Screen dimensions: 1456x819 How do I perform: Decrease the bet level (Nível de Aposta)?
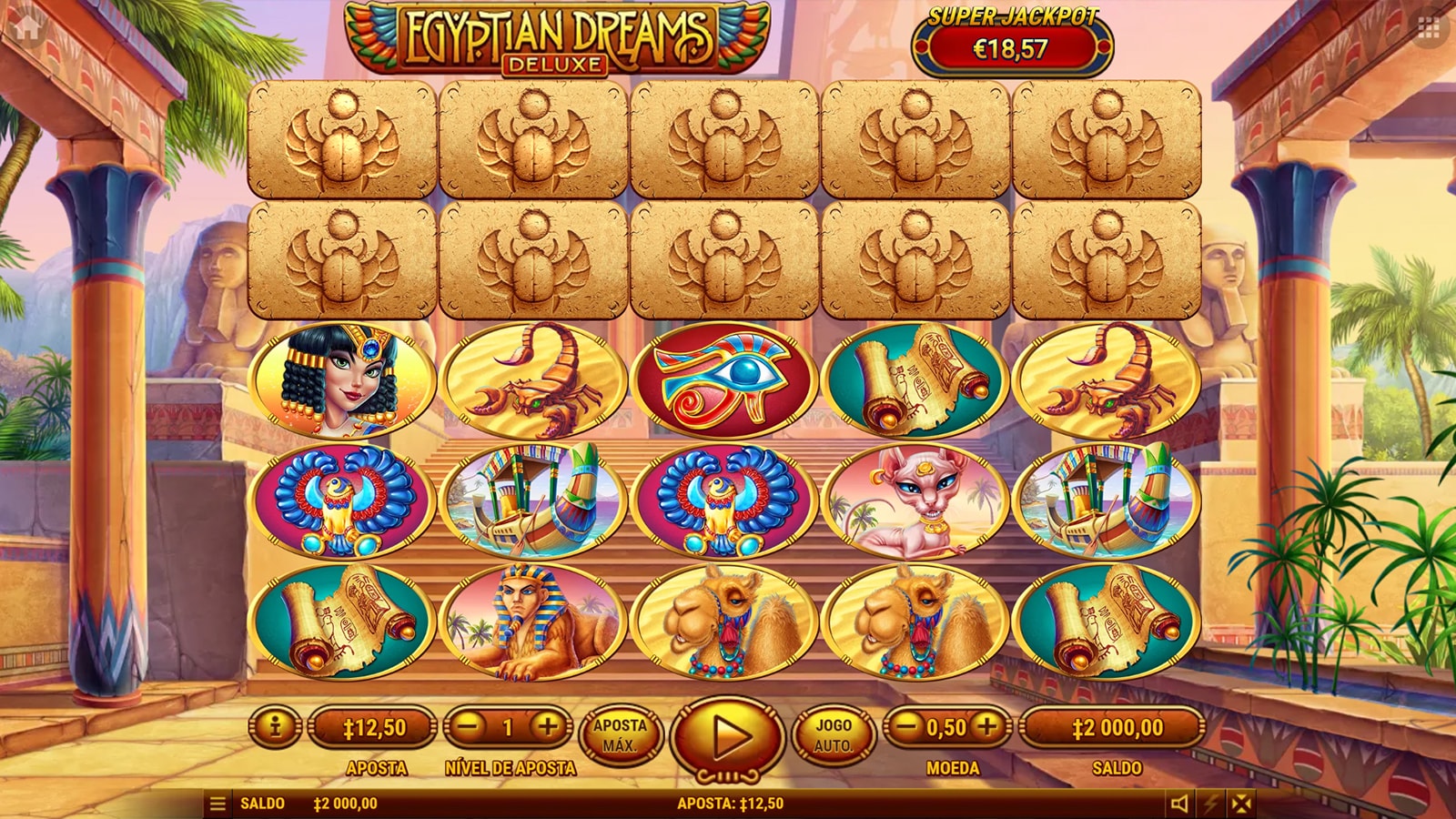[469, 727]
